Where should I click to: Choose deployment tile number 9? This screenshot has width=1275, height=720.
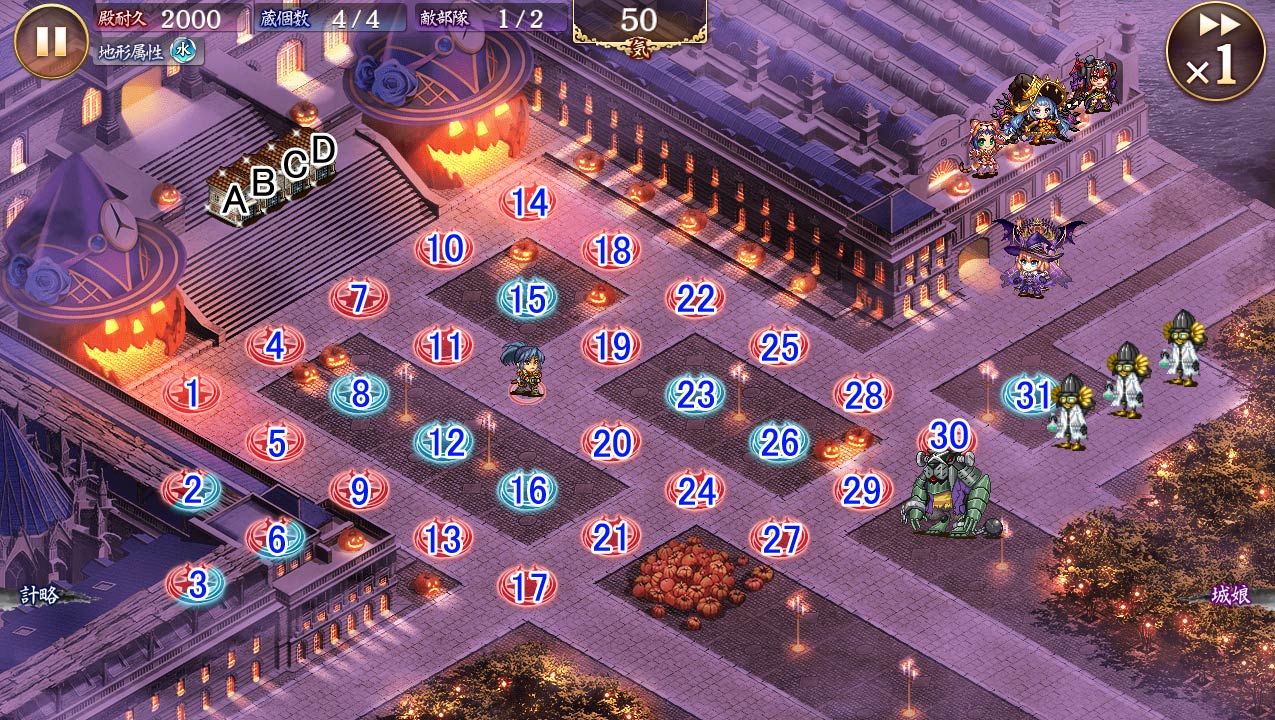tap(359, 490)
